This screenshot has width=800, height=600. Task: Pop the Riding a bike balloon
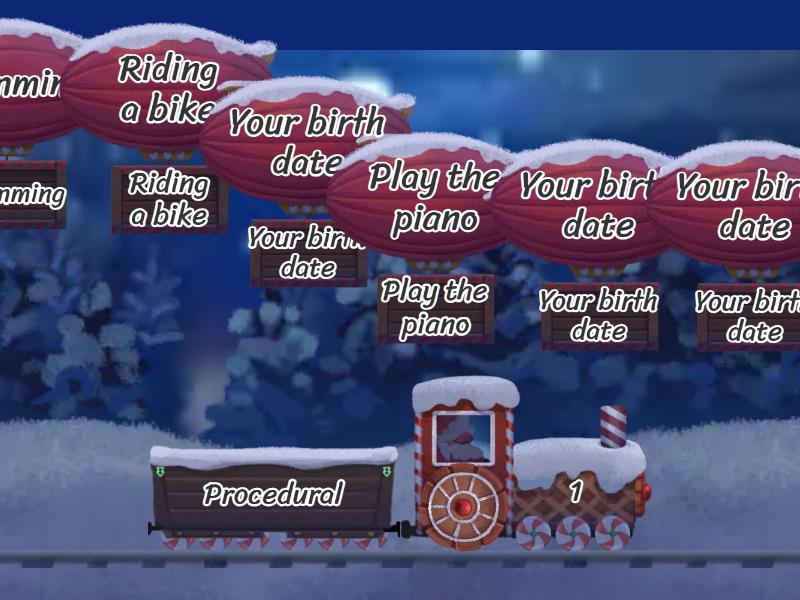click(x=160, y=90)
